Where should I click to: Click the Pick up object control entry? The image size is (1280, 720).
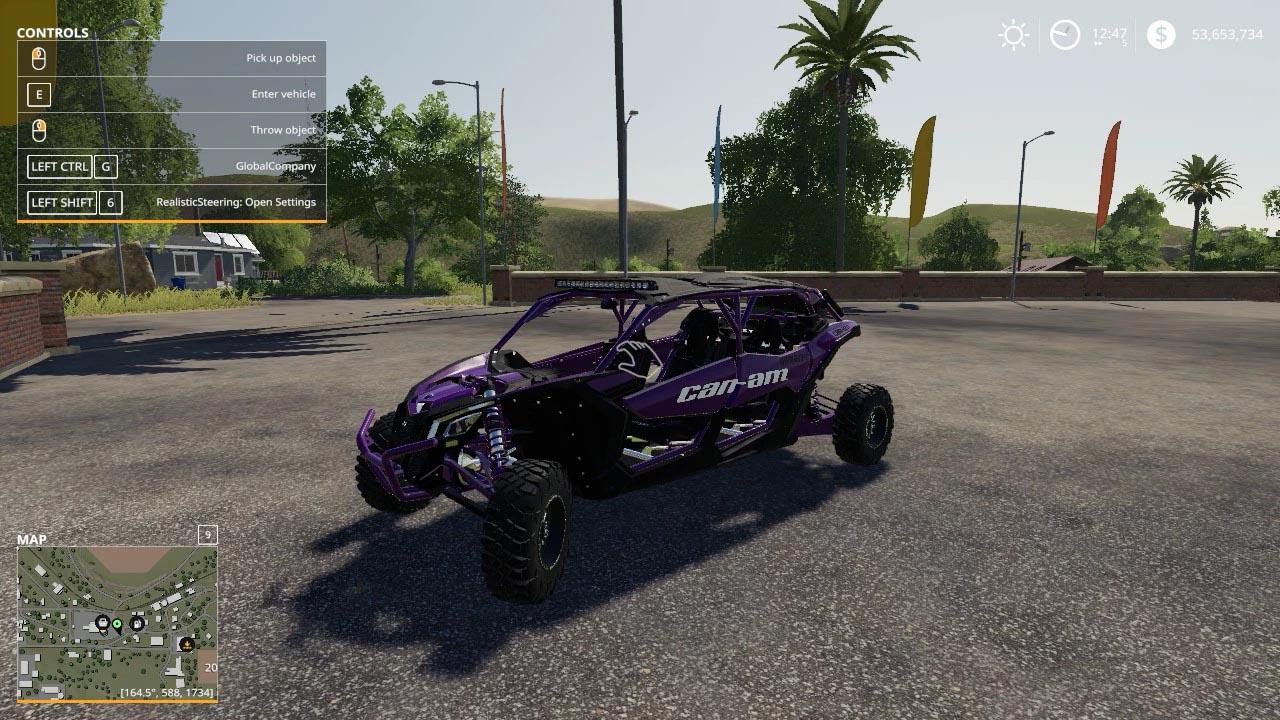[280, 57]
